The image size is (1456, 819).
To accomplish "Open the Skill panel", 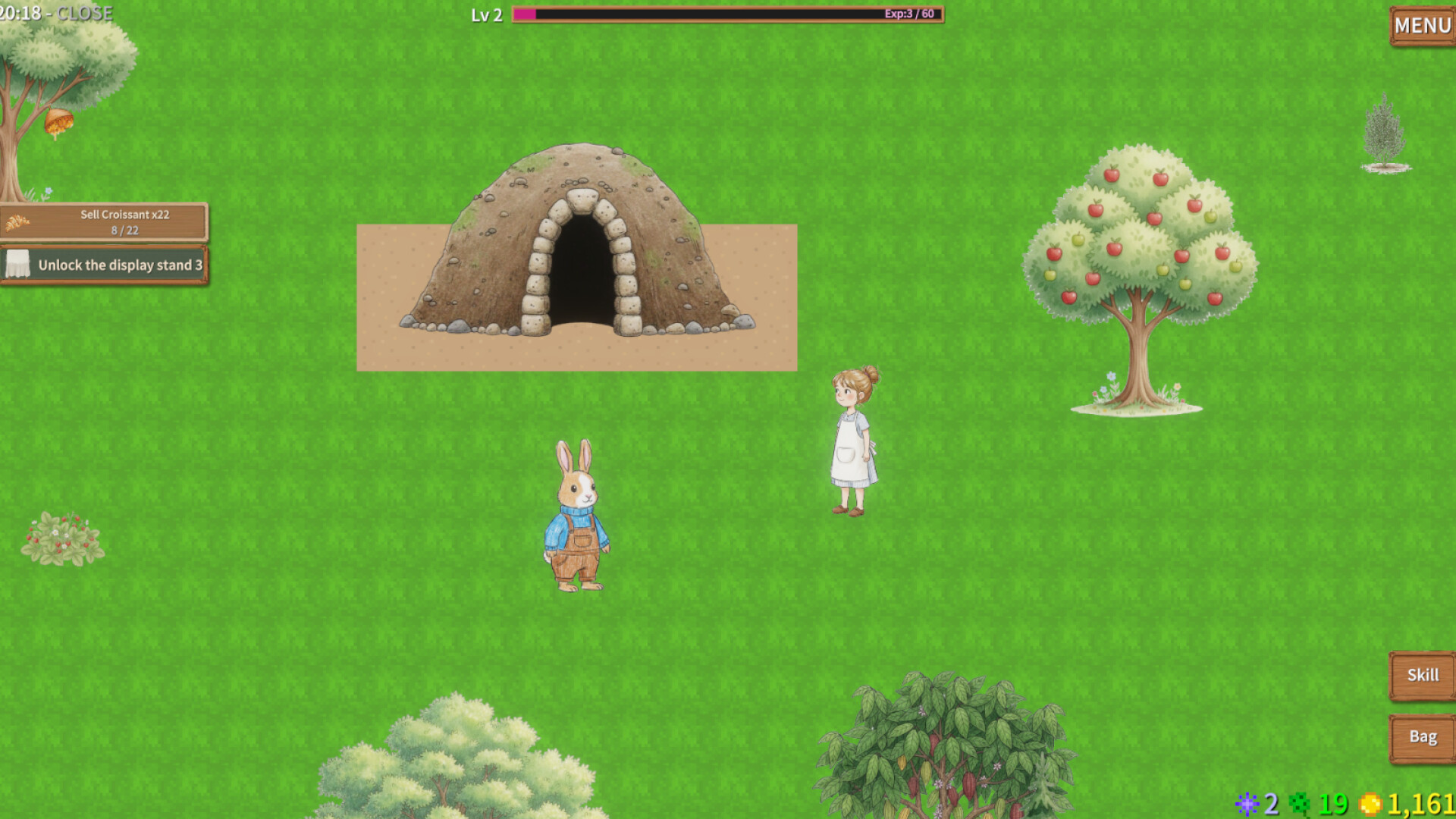I will (1422, 674).
